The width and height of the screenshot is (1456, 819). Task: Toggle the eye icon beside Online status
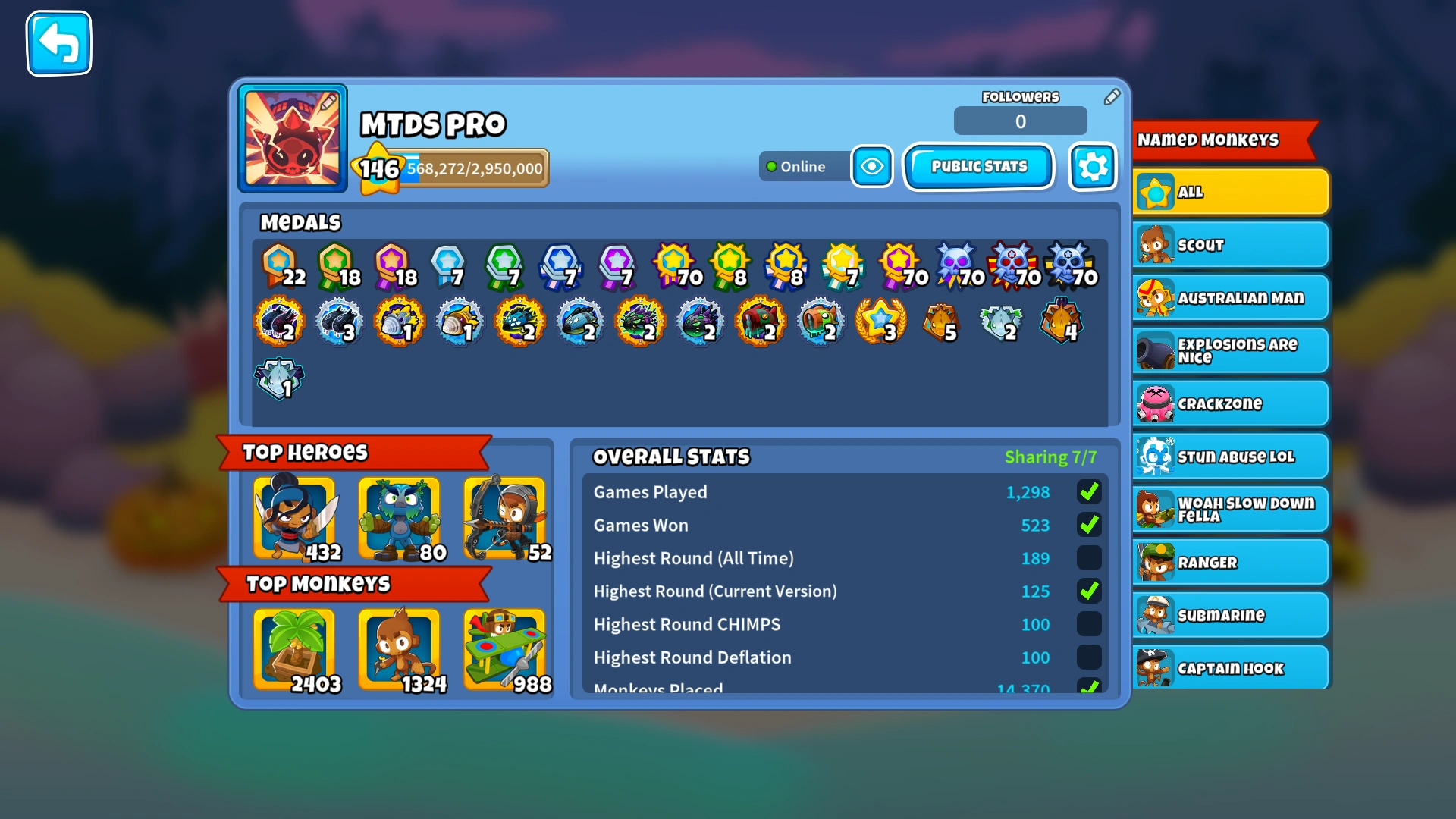(871, 166)
